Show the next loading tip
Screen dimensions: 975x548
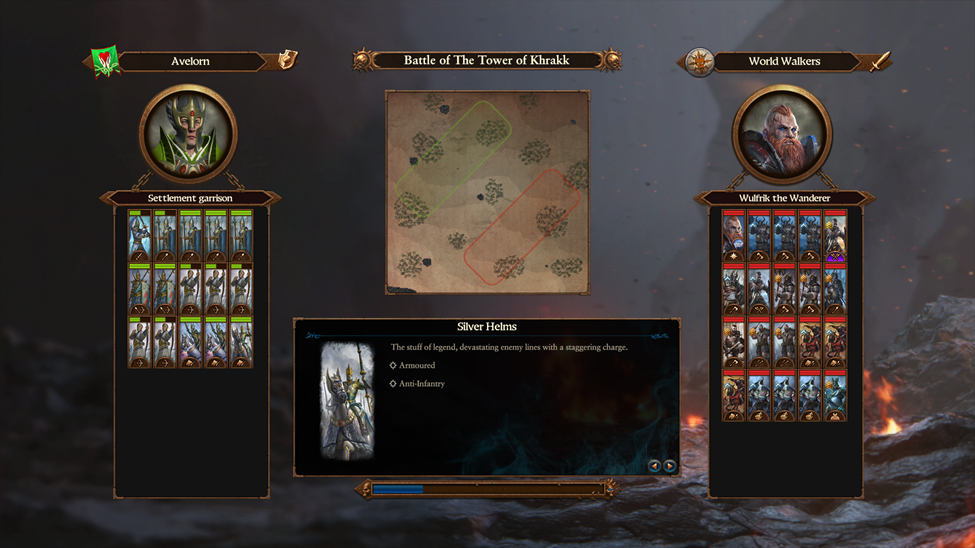click(670, 466)
